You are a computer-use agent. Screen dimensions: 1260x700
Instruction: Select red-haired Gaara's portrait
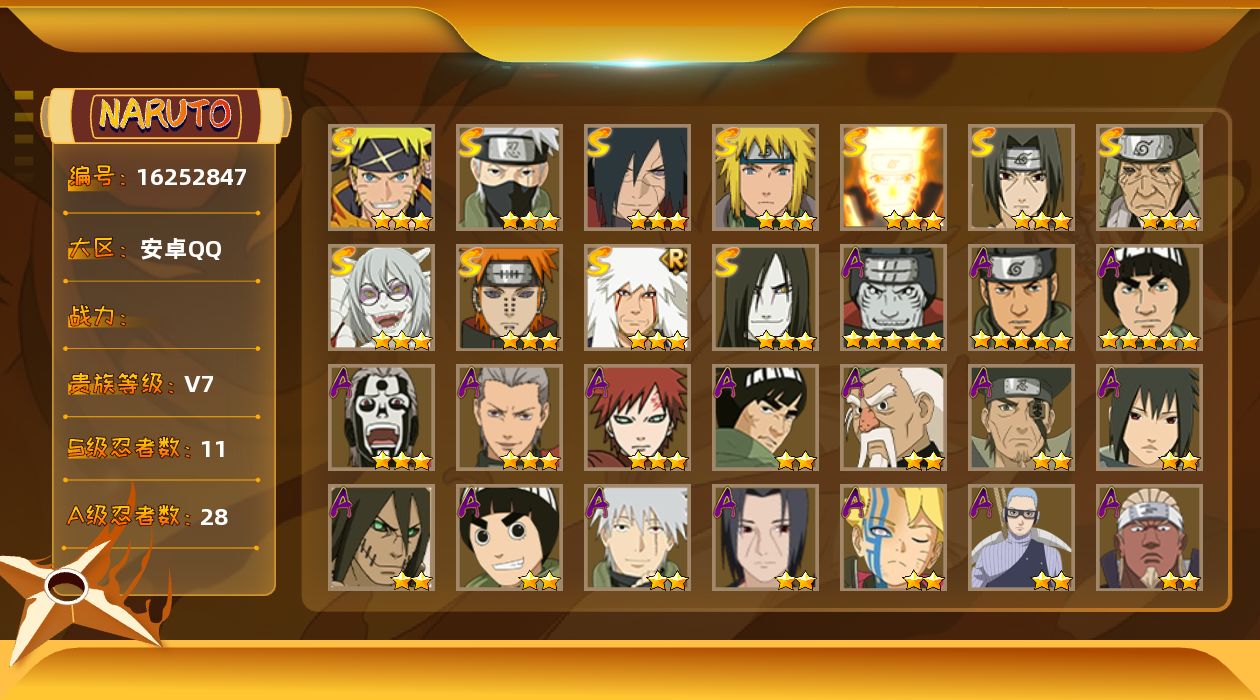(637, 417)
